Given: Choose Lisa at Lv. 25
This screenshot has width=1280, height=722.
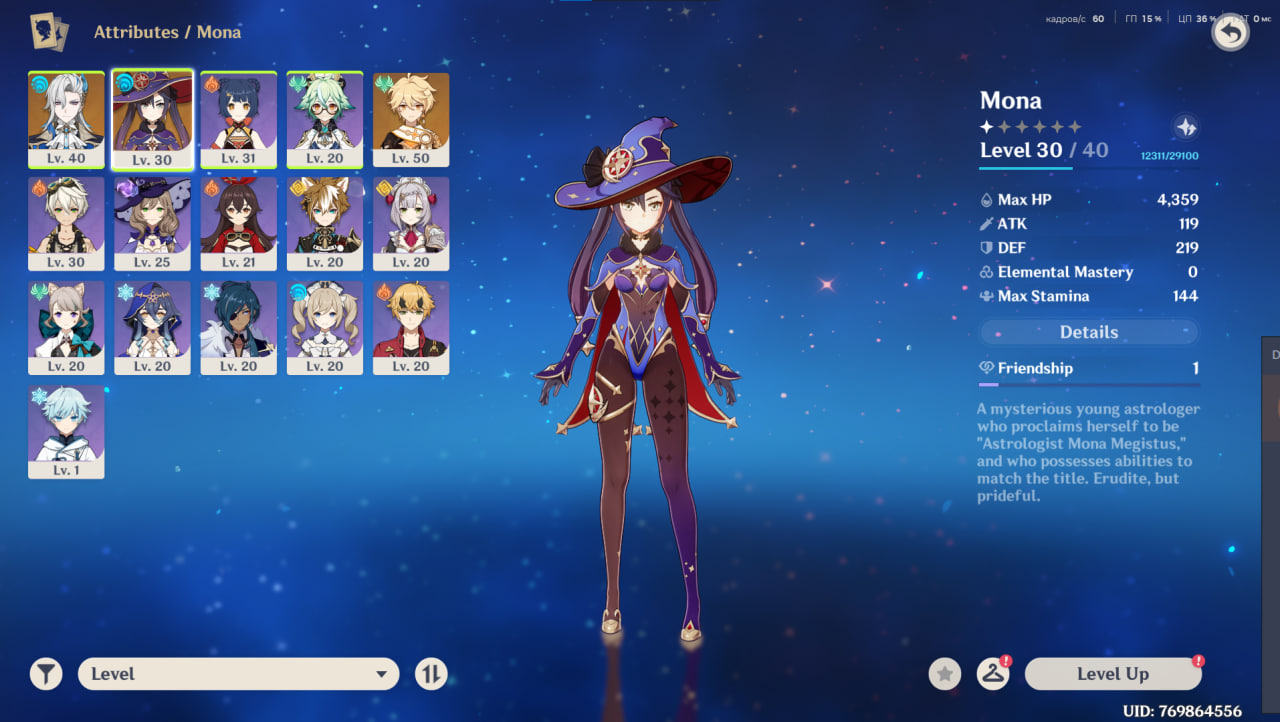Looking at the screenshot, I should (152, 222).
